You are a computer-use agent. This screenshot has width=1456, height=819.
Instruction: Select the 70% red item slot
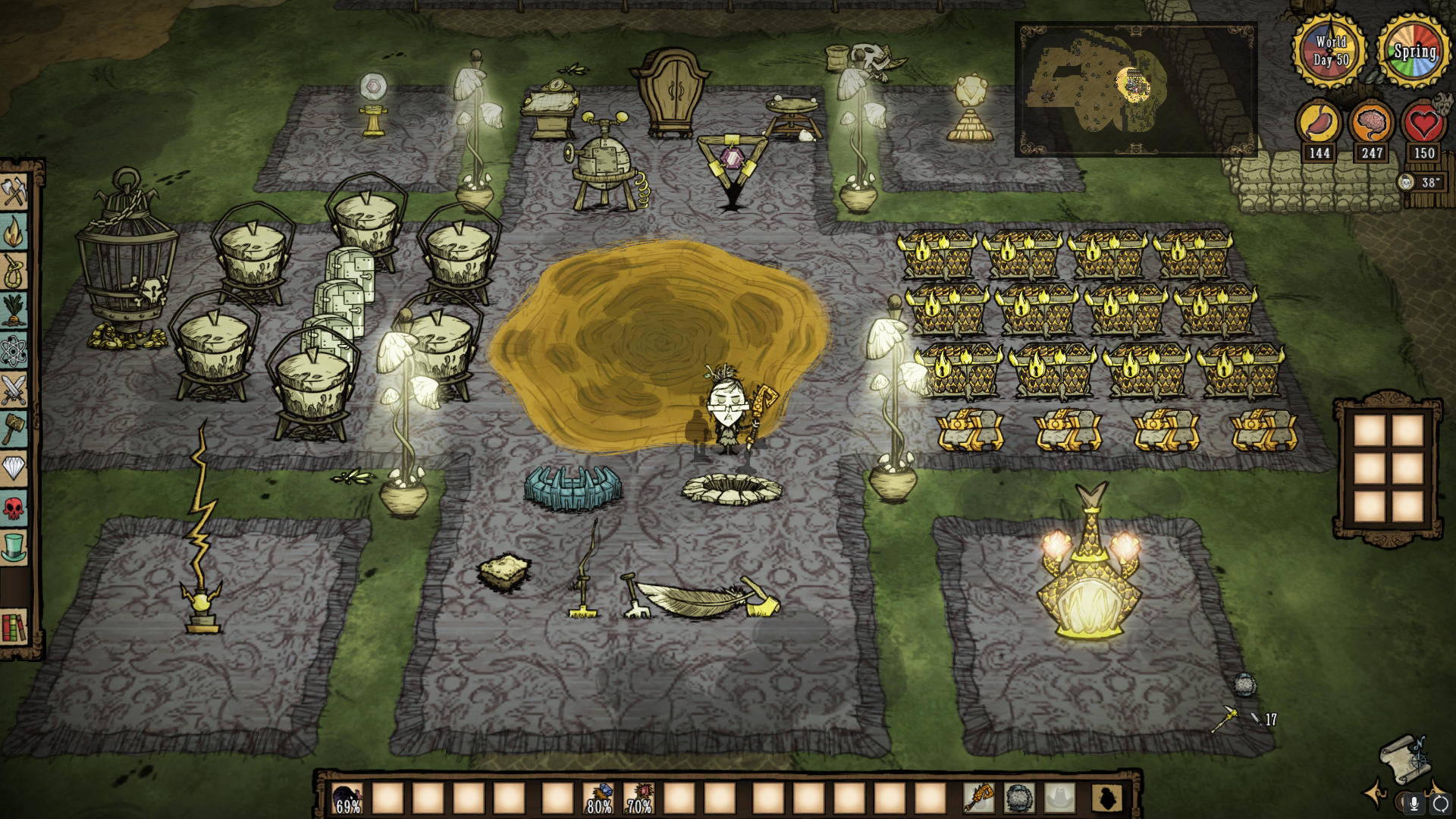tap(639, 799)
